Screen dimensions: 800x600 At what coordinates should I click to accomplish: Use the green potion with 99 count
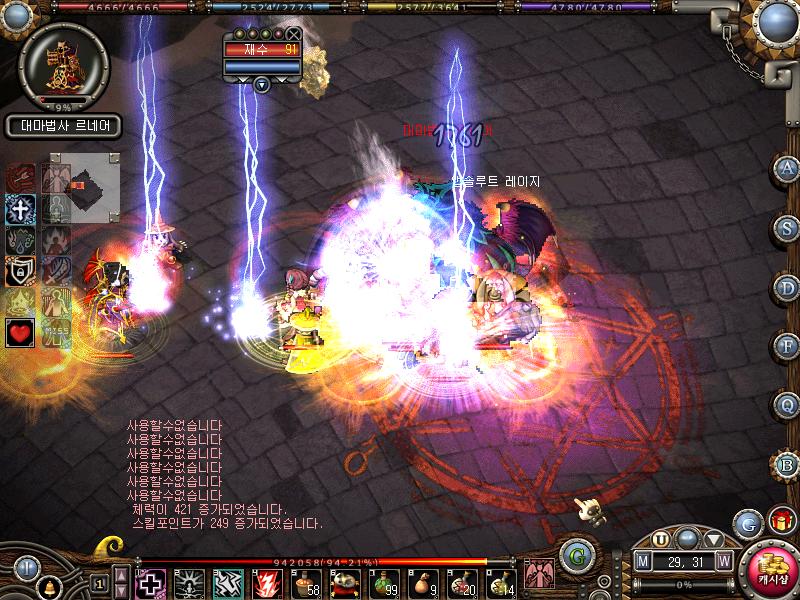click(x=383, y=583)
